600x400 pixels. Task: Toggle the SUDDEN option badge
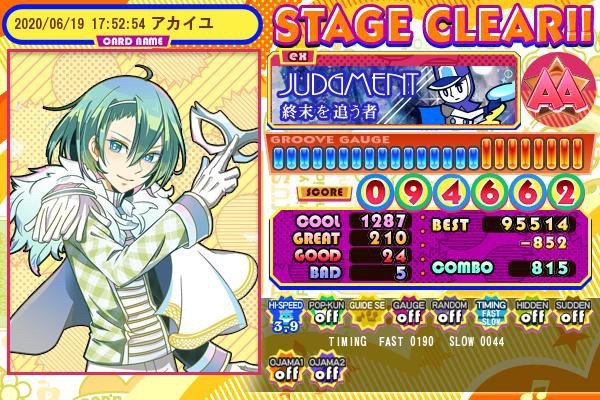tap(572, 315)
